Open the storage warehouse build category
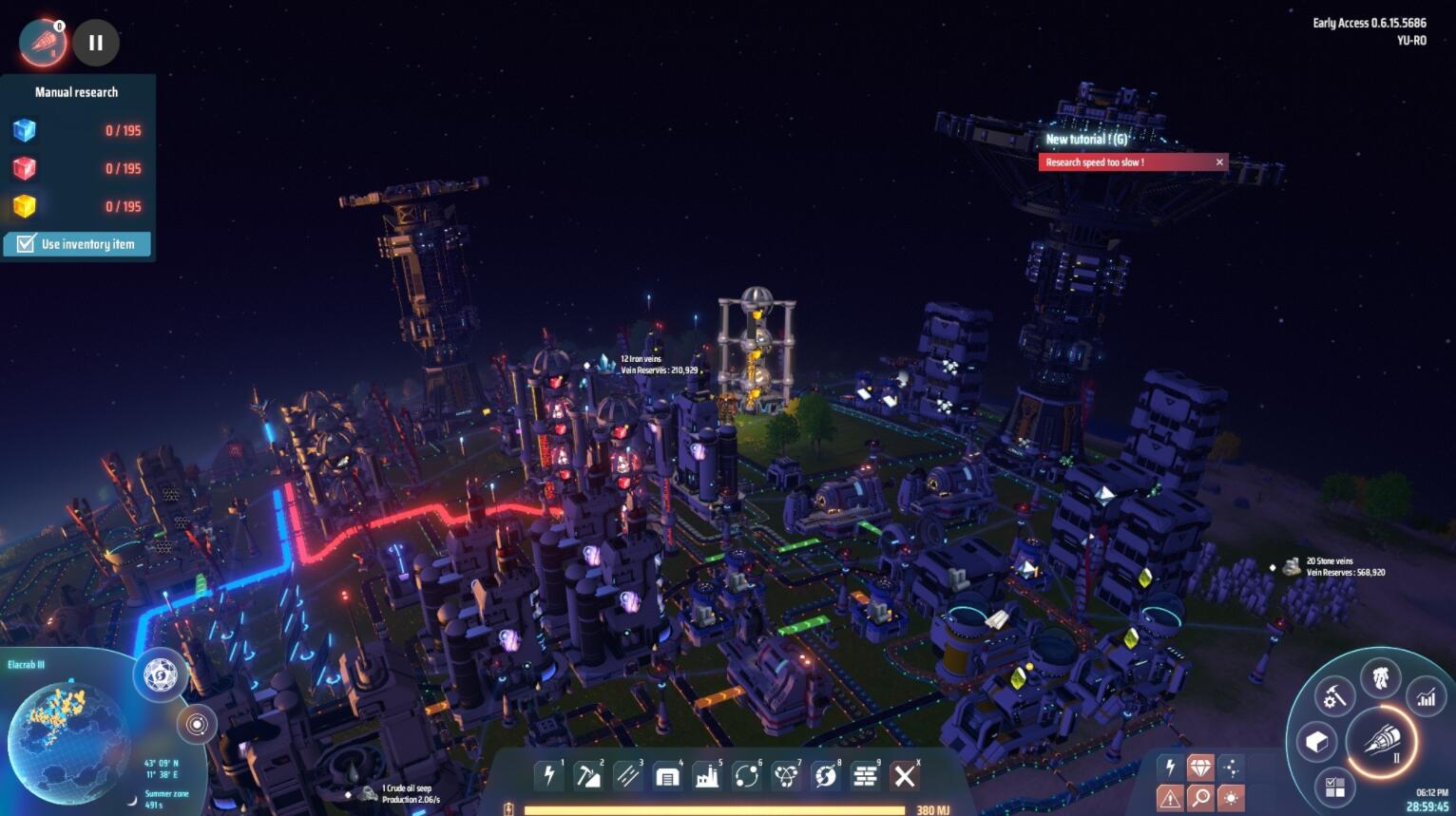This screenshot has width=1456, height=816. (x=667, y=776)
